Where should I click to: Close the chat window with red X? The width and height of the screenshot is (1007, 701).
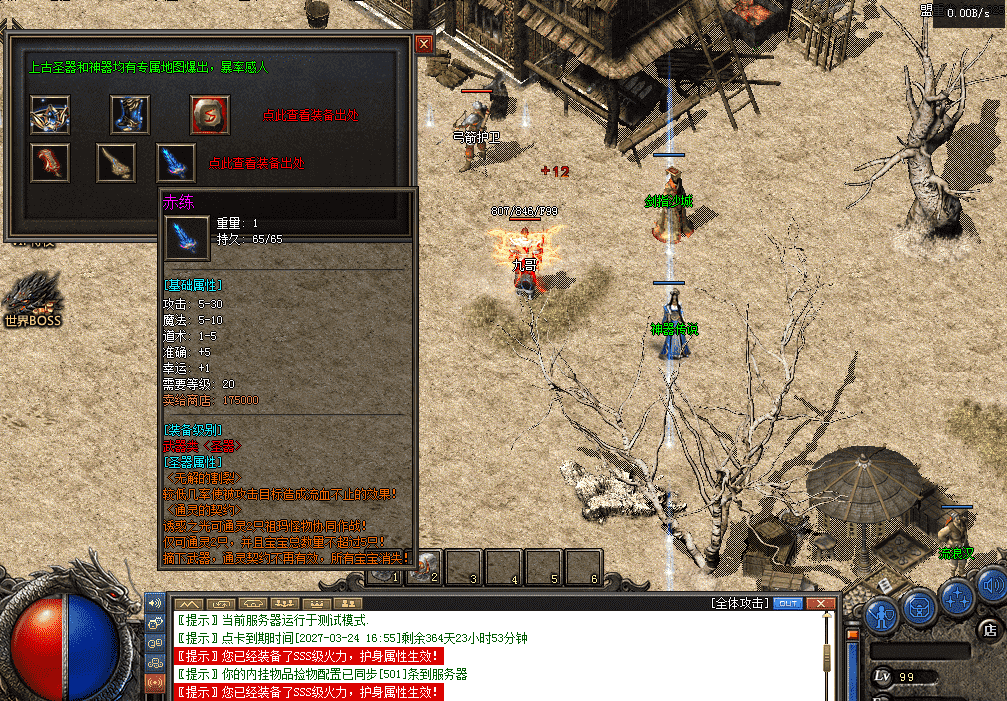point(821,604)
